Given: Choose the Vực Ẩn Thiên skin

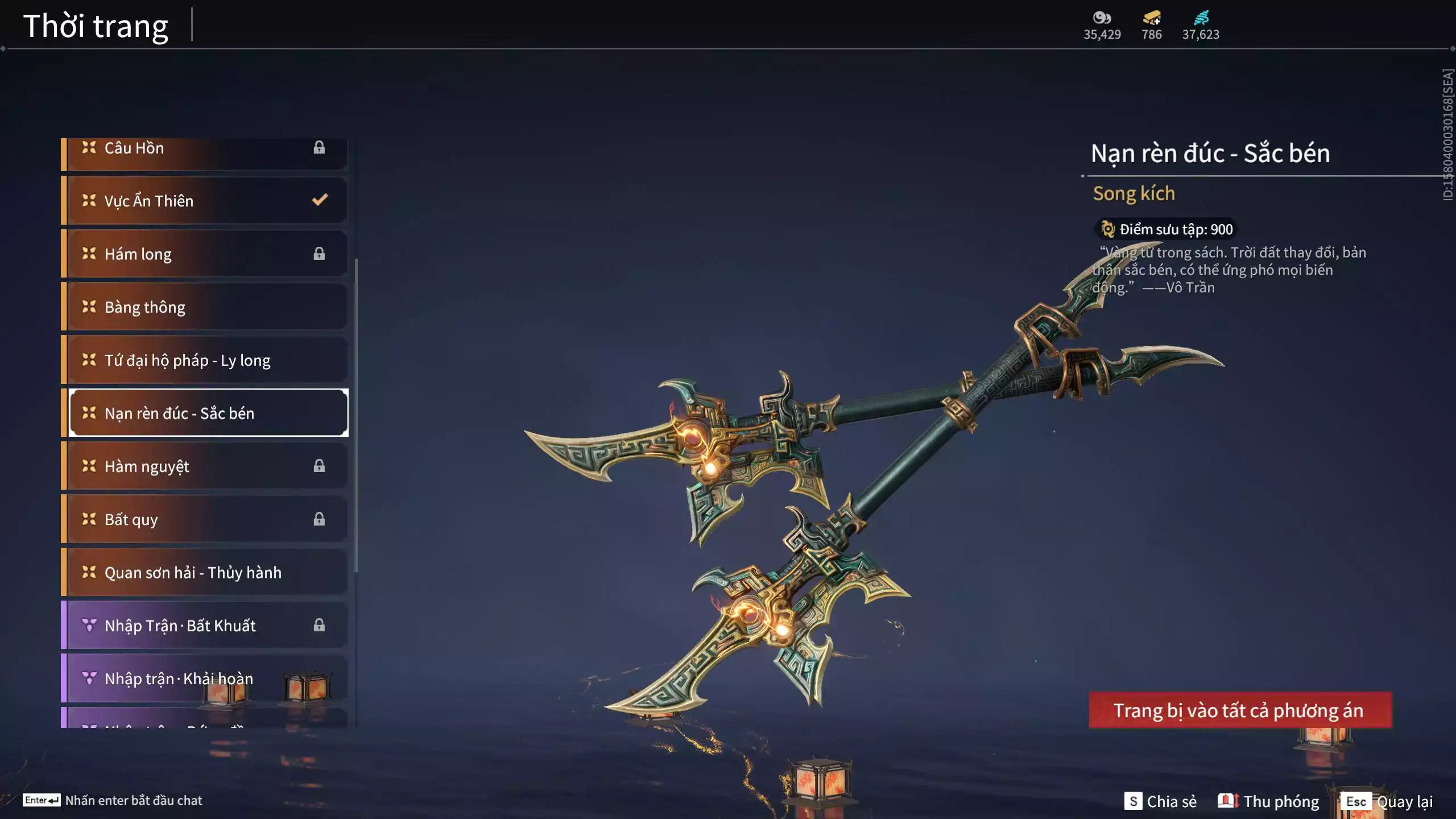Looking at the screenshot, I should point(205,201).
